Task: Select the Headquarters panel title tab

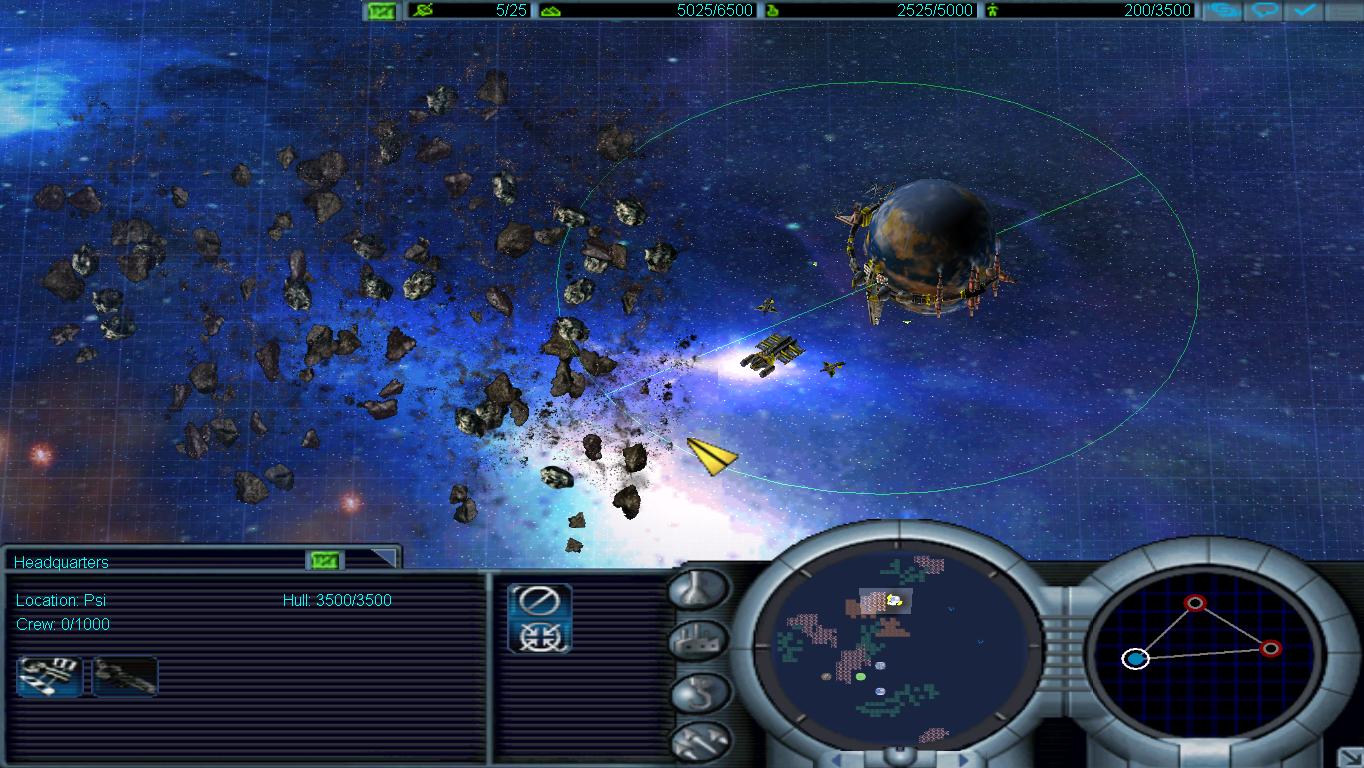Action: (60, 562)
